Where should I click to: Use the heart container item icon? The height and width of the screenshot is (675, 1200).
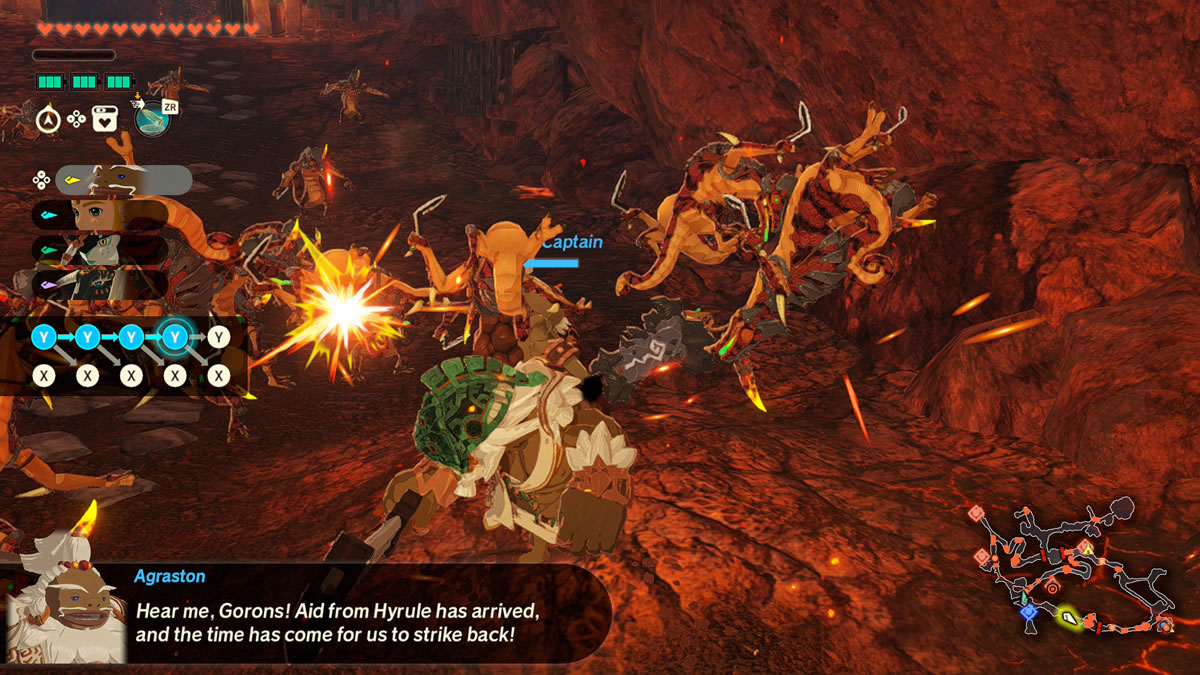(x=104, y=120)
